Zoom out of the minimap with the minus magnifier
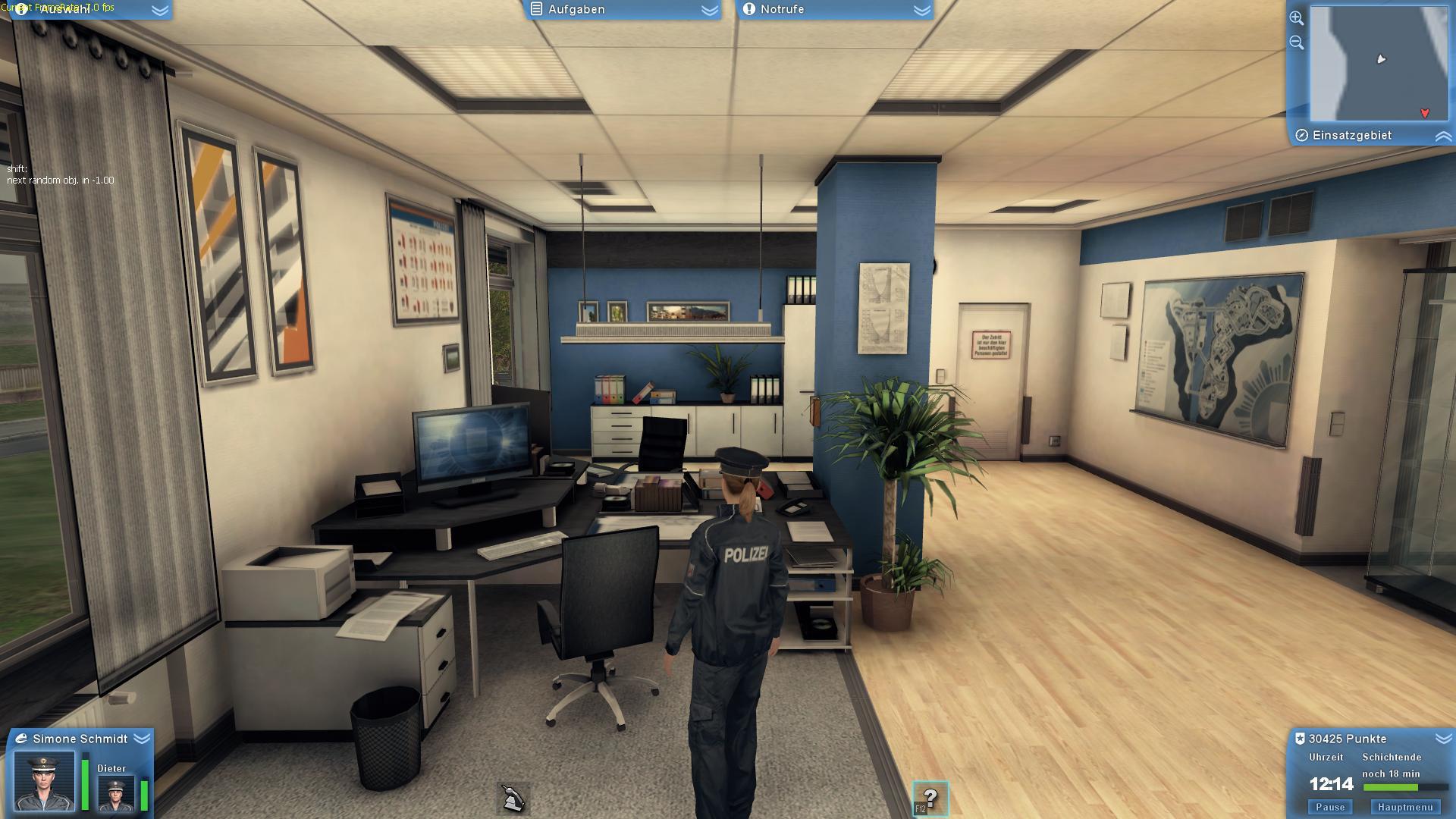The image size is (1456, 819). [1297, 42]
